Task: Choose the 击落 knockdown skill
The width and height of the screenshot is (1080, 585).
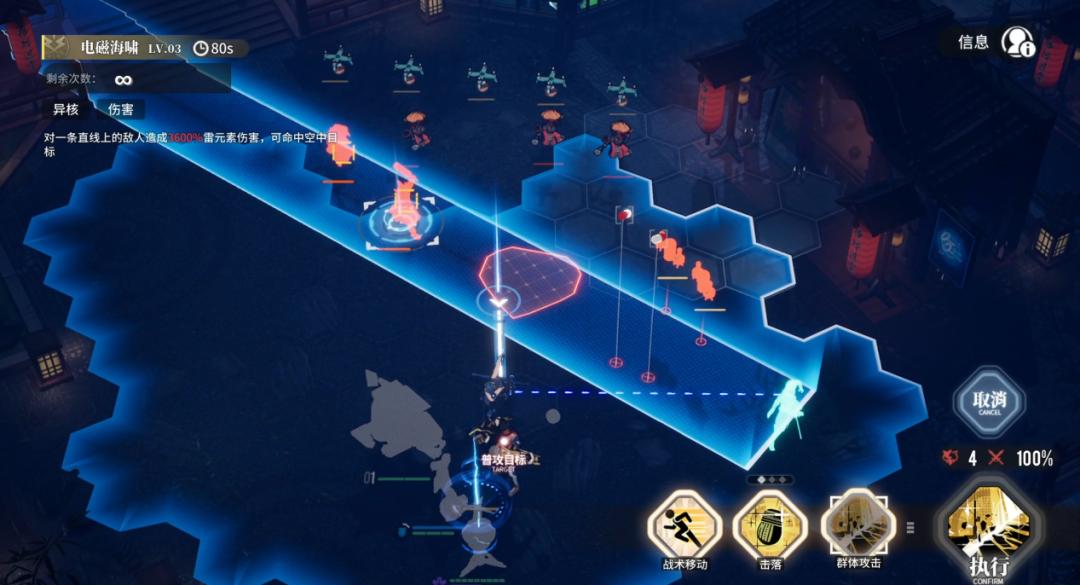Action: pos(770,527)
